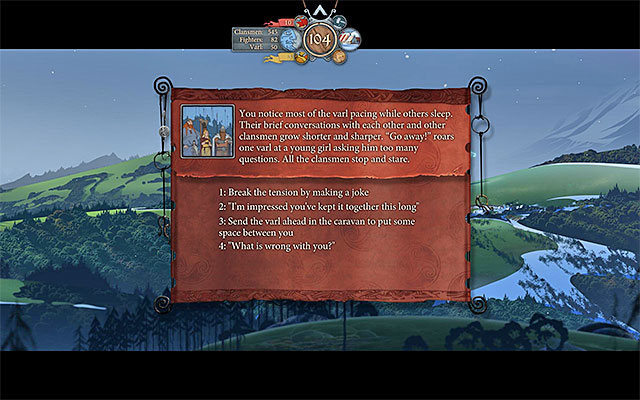Pick reply "I'm impressed you've kept it together this long"
This screenshot has height=400, width=640.
pyautogui.click(x=319, y=206)
